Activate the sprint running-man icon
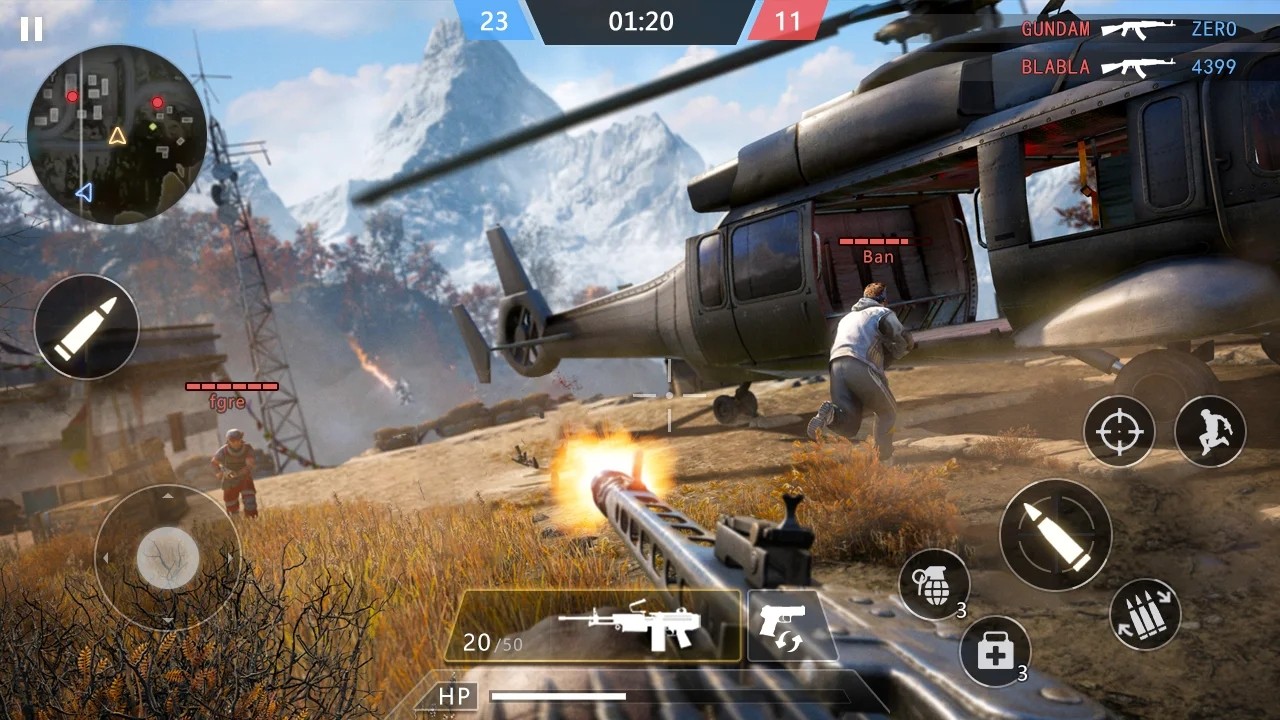Viewport: 1280px width, 720px height. 1213,431
